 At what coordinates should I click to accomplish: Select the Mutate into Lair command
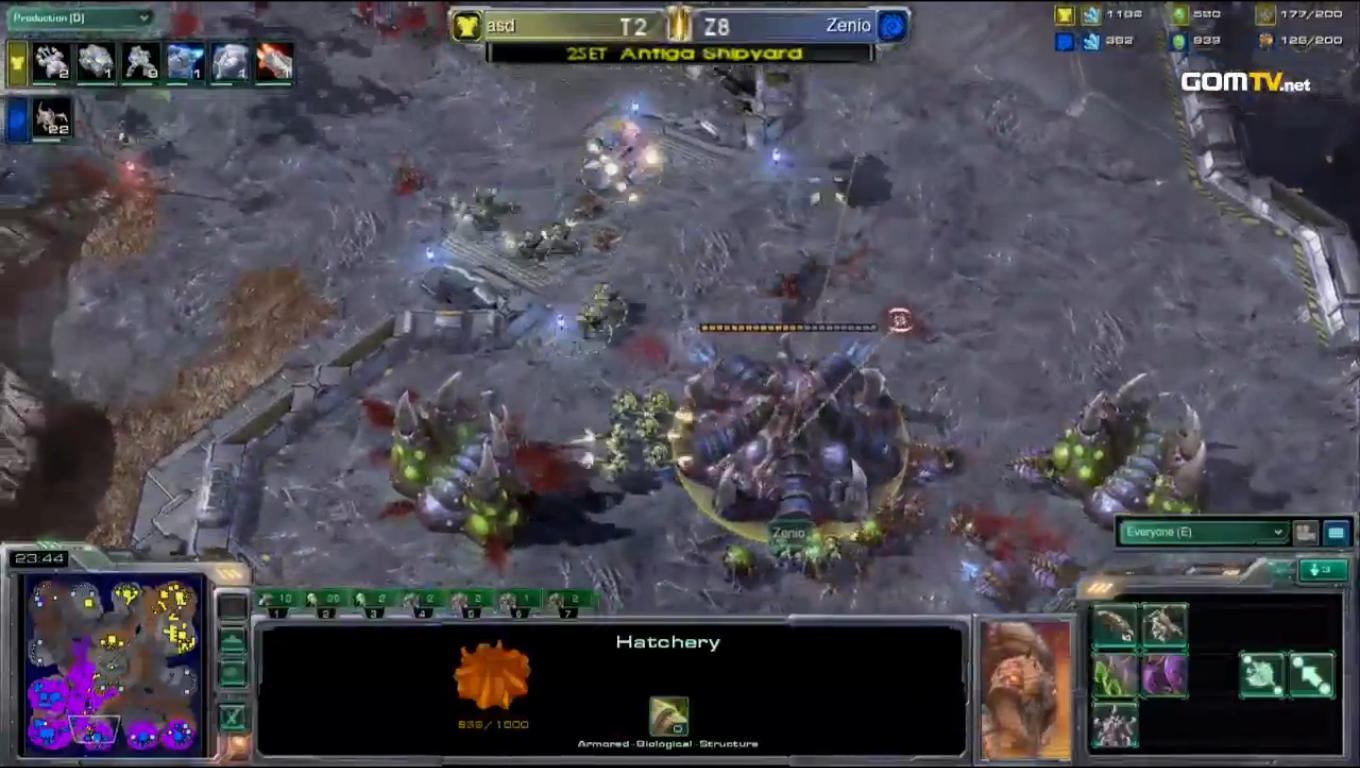click(x=1114, y=724)
